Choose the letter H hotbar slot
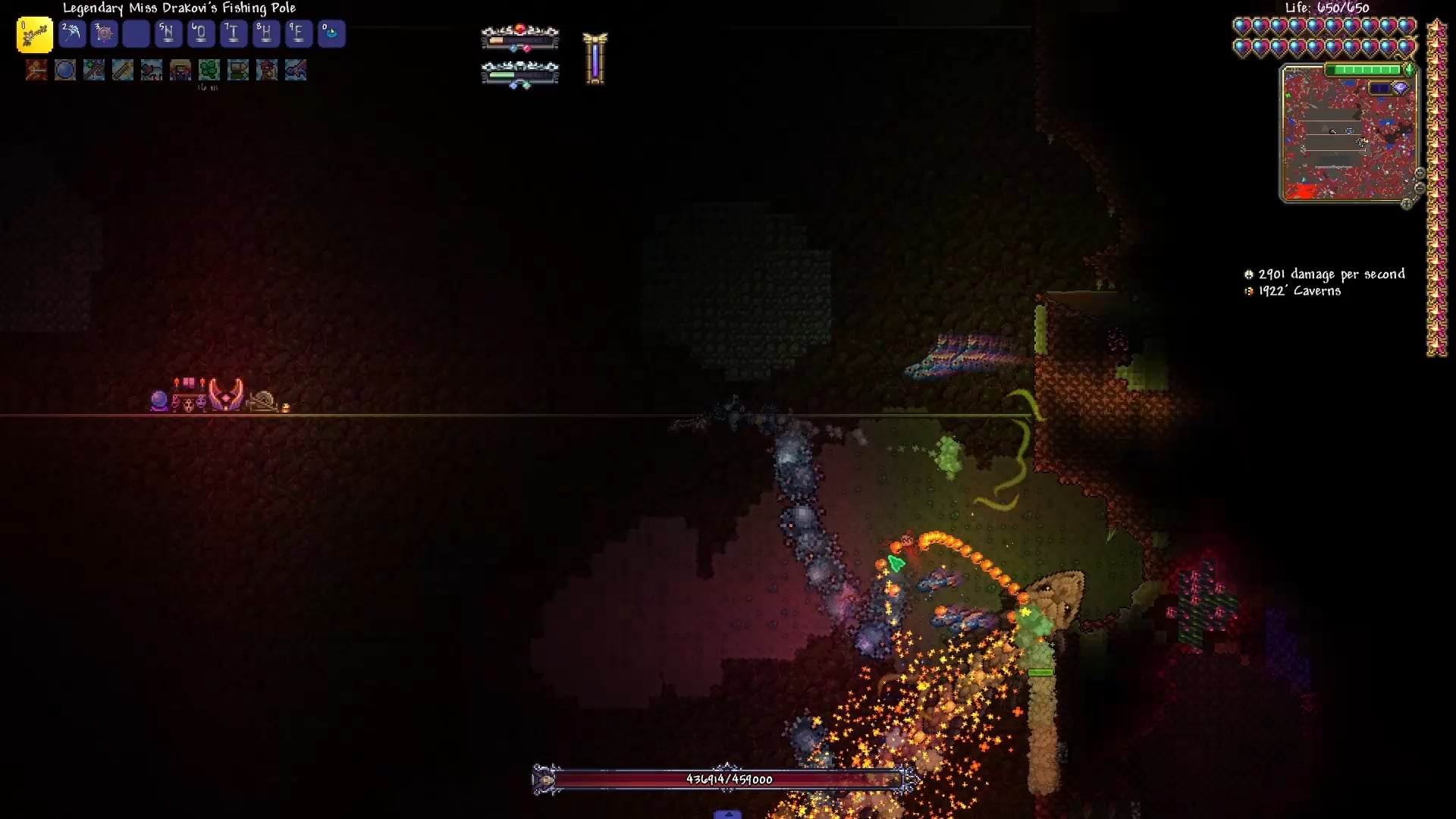Screen dimensions: 1456x819 265,34
